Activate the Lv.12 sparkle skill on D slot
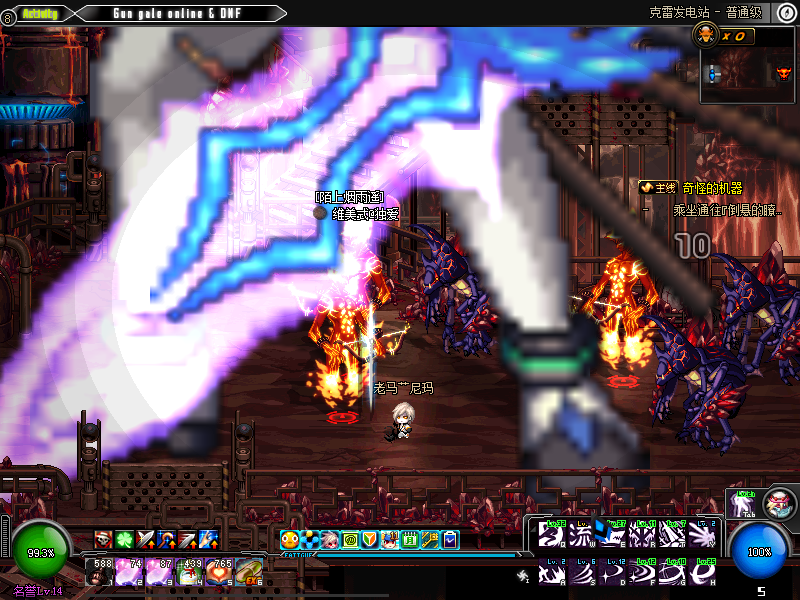This screenshot has height=600, width=800. [x=612, y=573]
